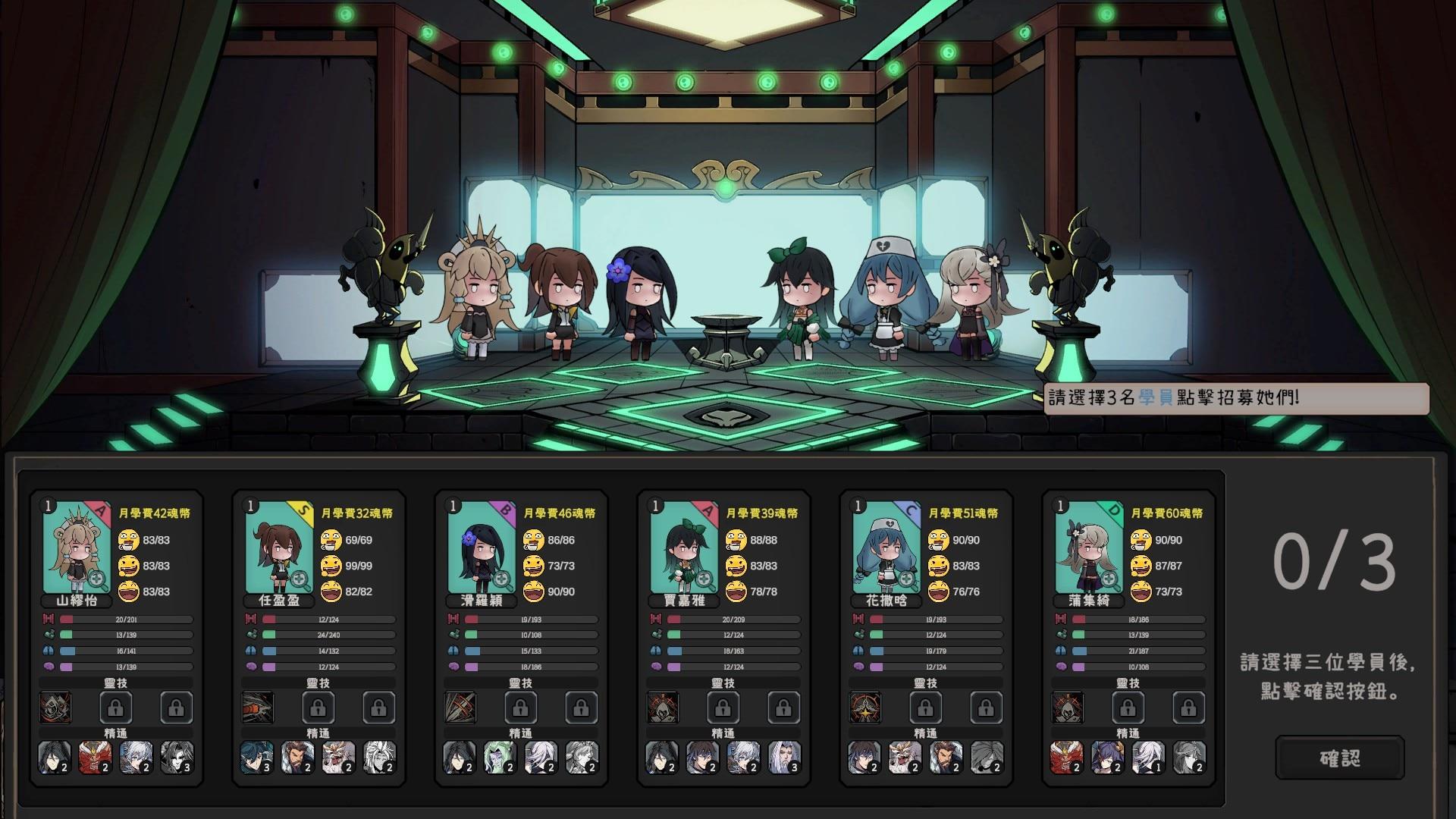The height and width of the screenshot is (819, 1456).
Task: Click the red demon mastery icon on 山繆怡's card
Action: click(x=95, y=757)
